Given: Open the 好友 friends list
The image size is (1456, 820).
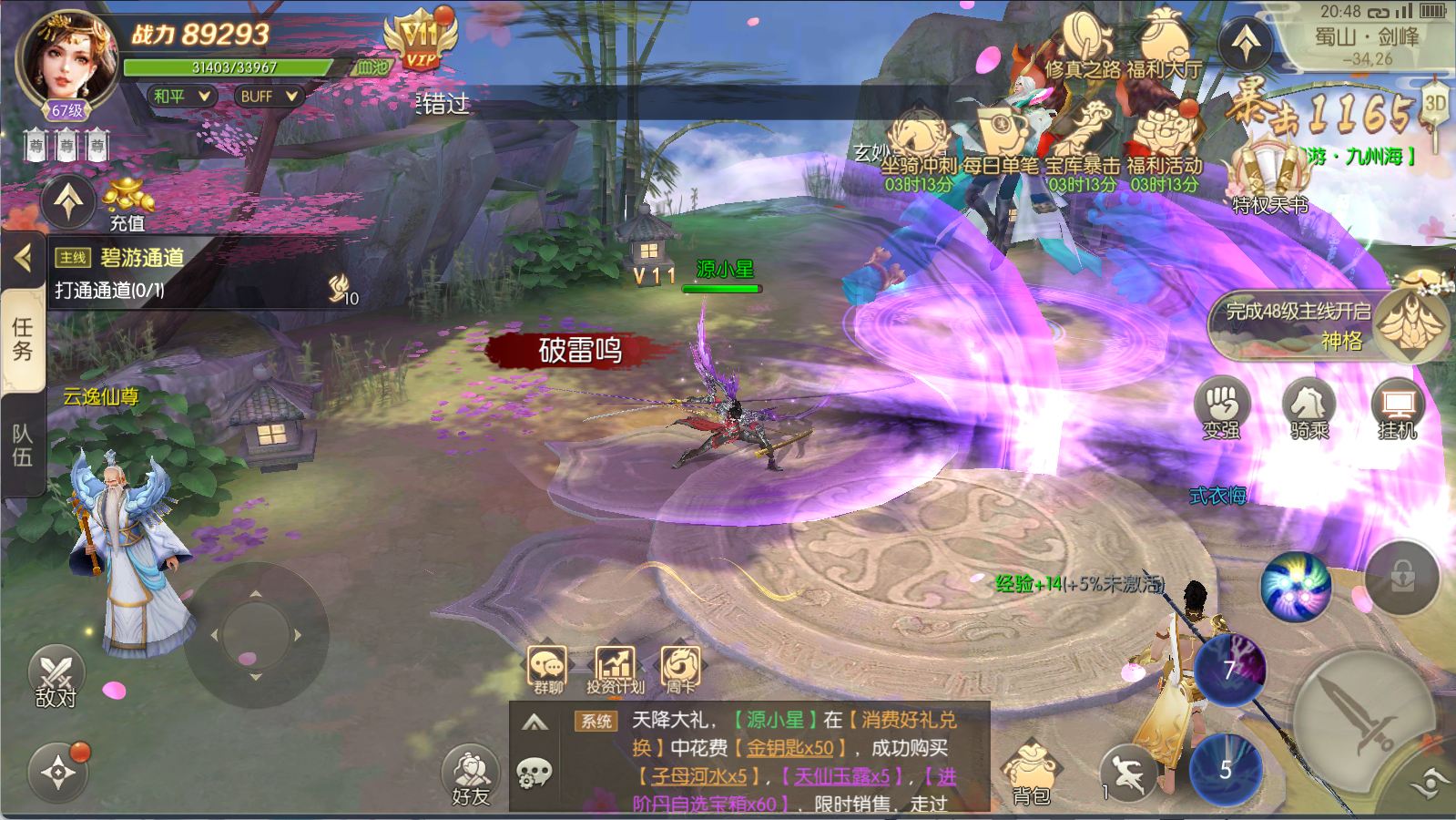Looking at the screenshot, I should pos(471,776).
